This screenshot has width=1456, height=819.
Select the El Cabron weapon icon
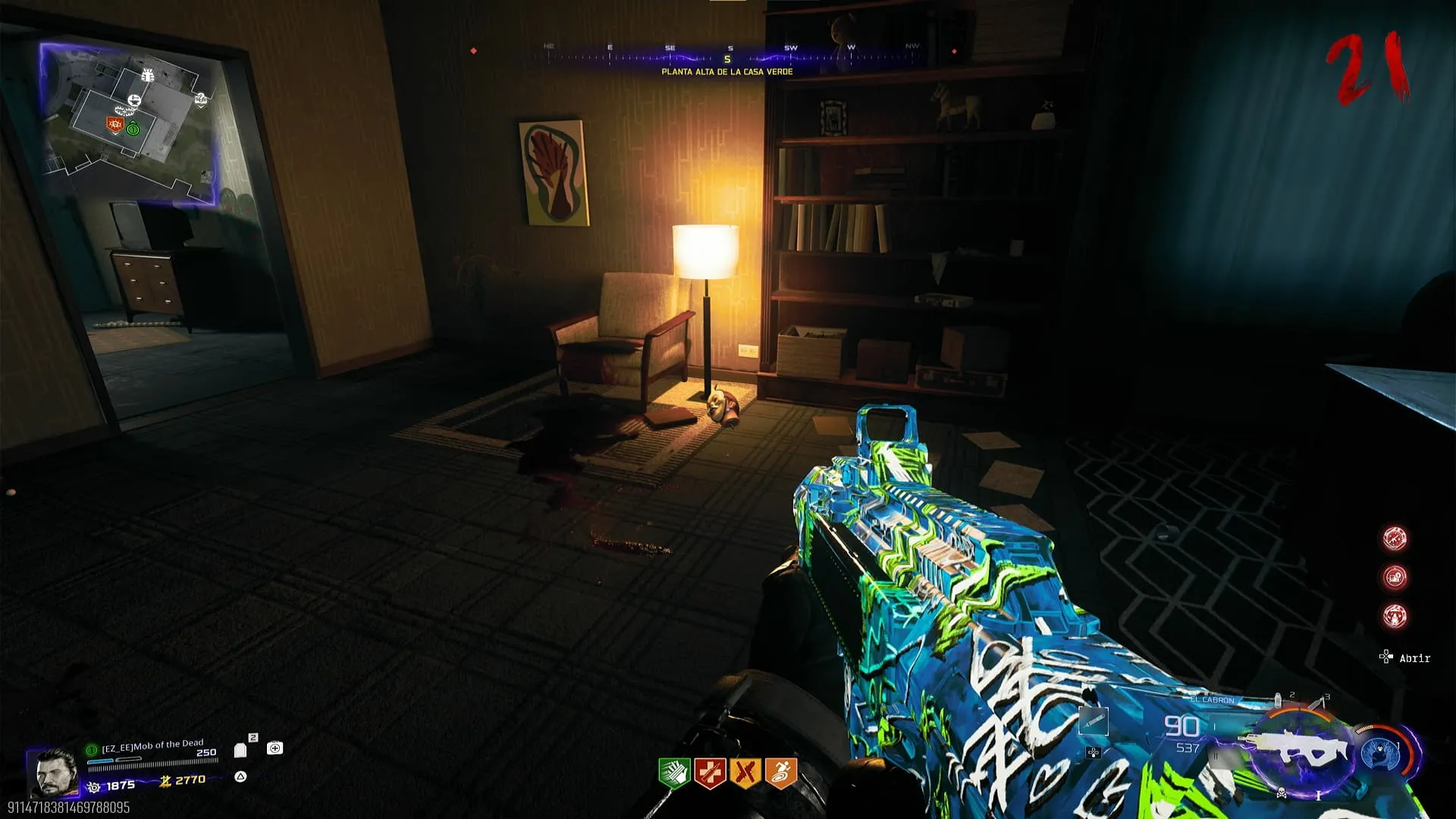(x=1298, y=750)
